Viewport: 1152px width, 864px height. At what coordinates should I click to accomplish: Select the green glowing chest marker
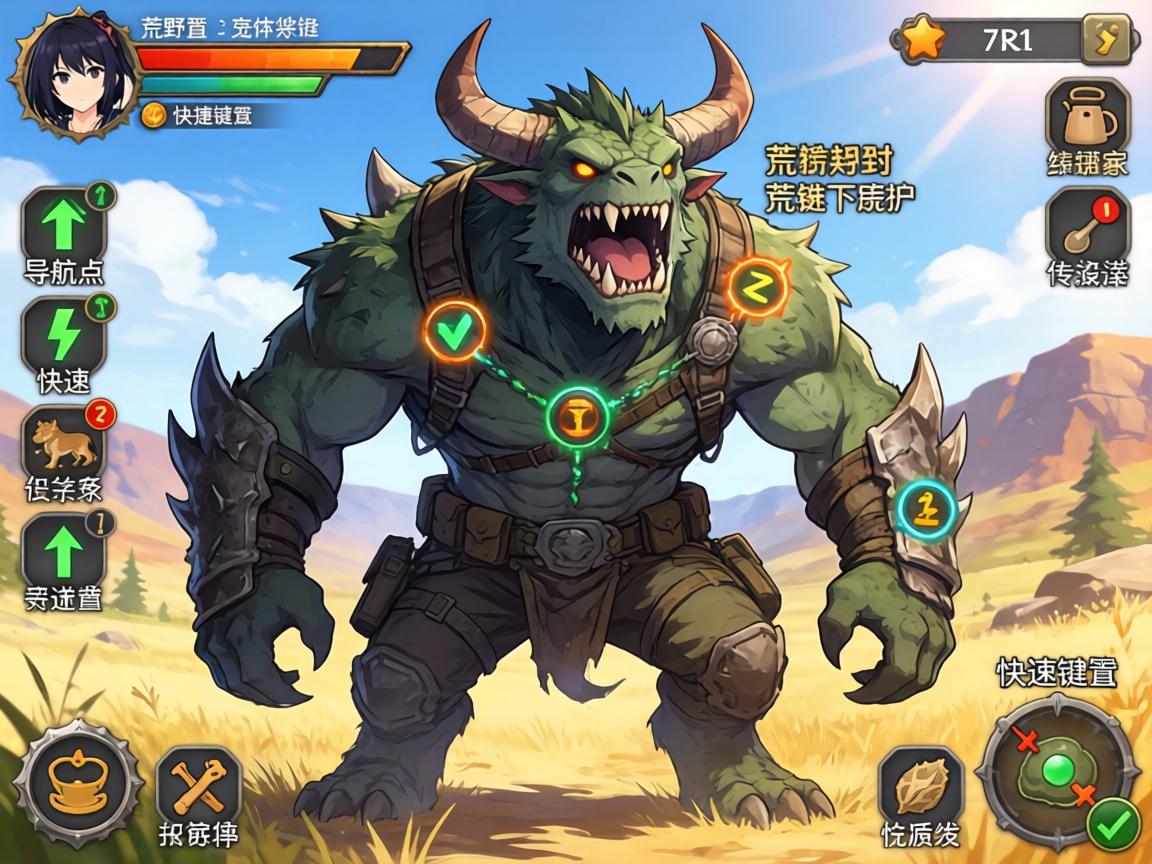coord(578,414)
